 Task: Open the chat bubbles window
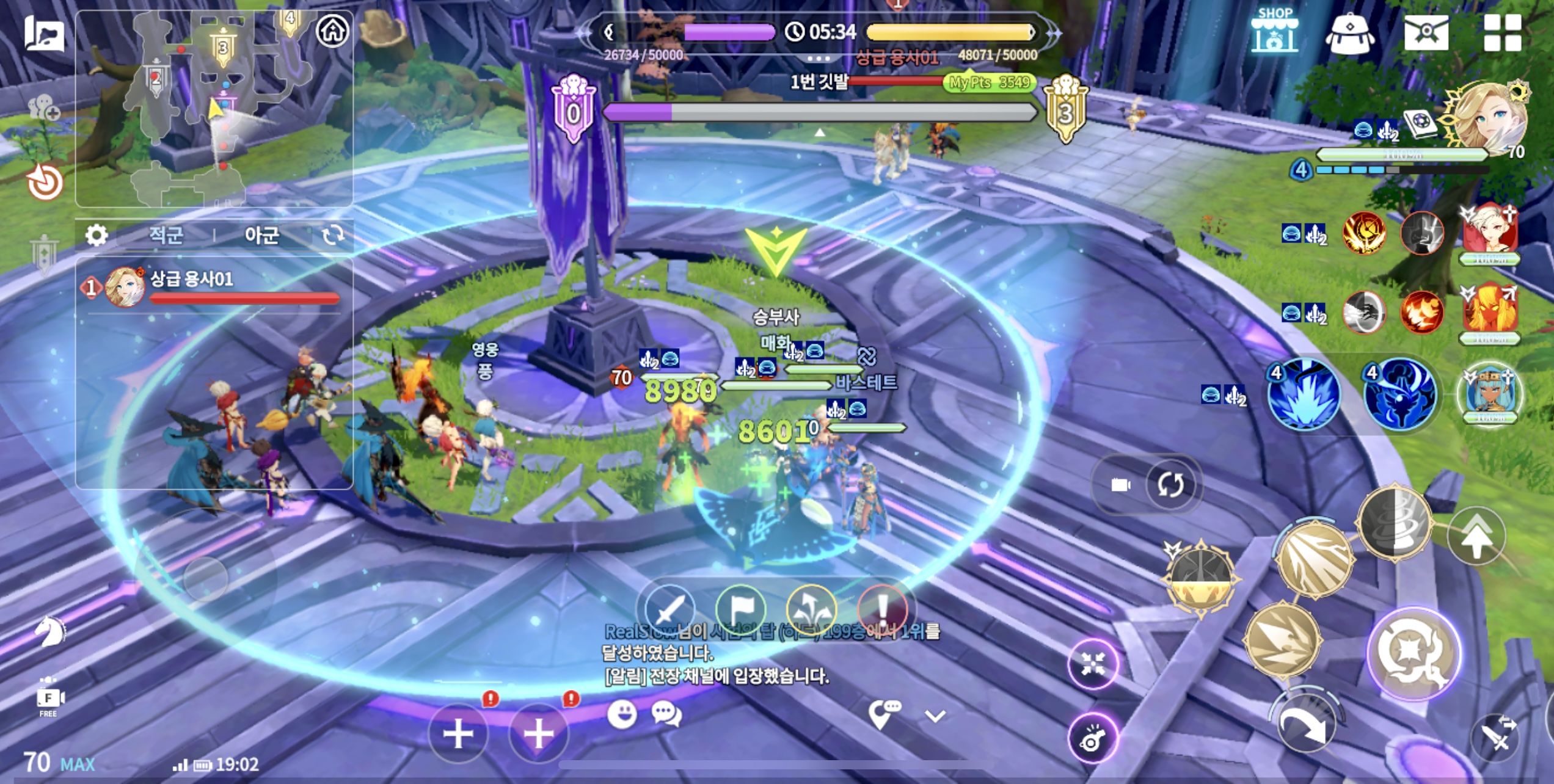[666, 714]
